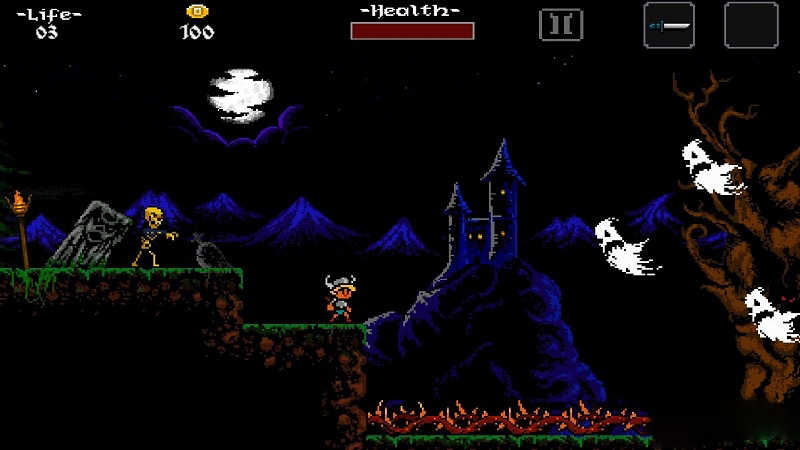Select the sword weapon slot

point(669,25)
